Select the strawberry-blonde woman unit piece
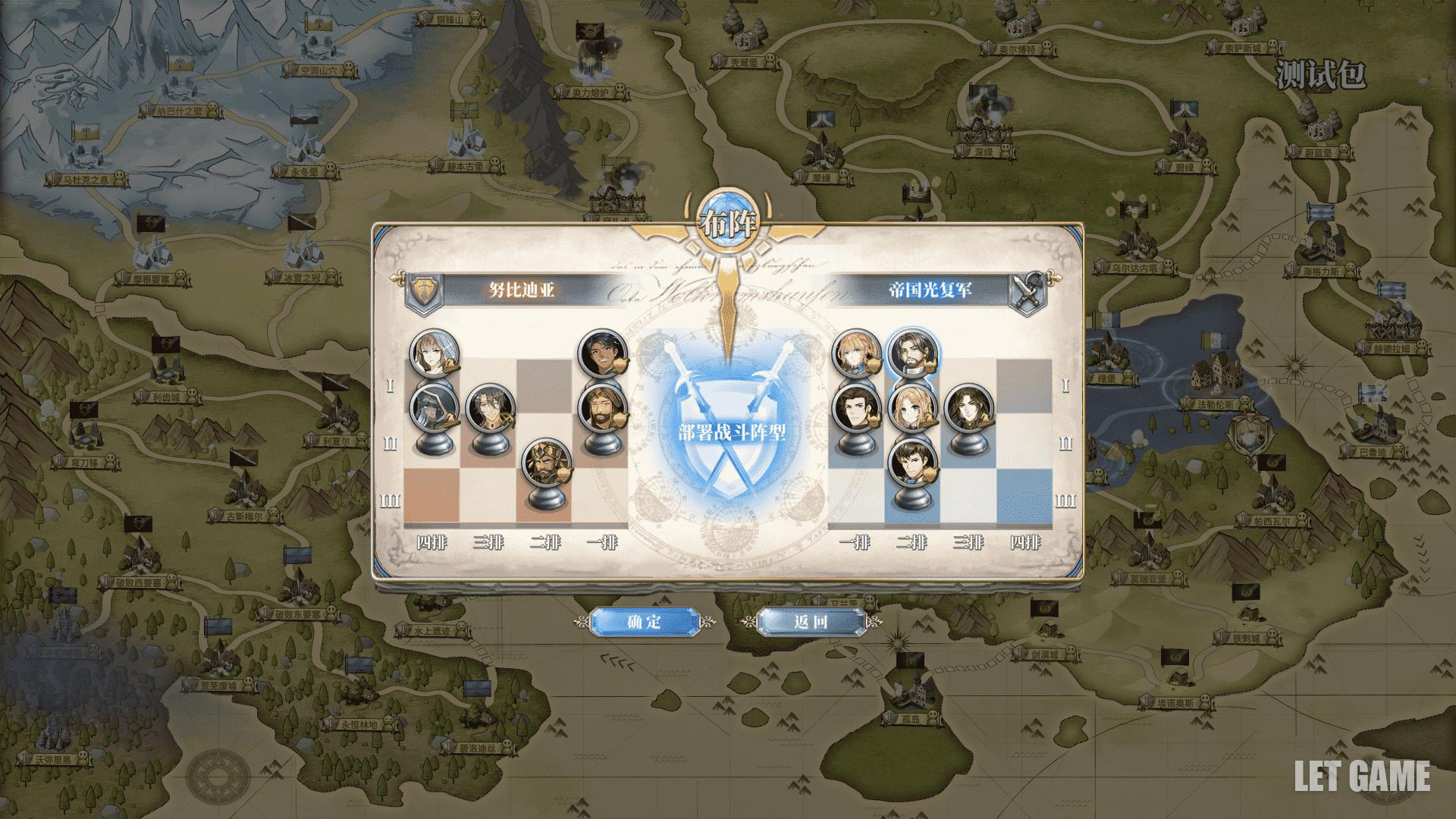1456x819 pixels. (913, 409)
